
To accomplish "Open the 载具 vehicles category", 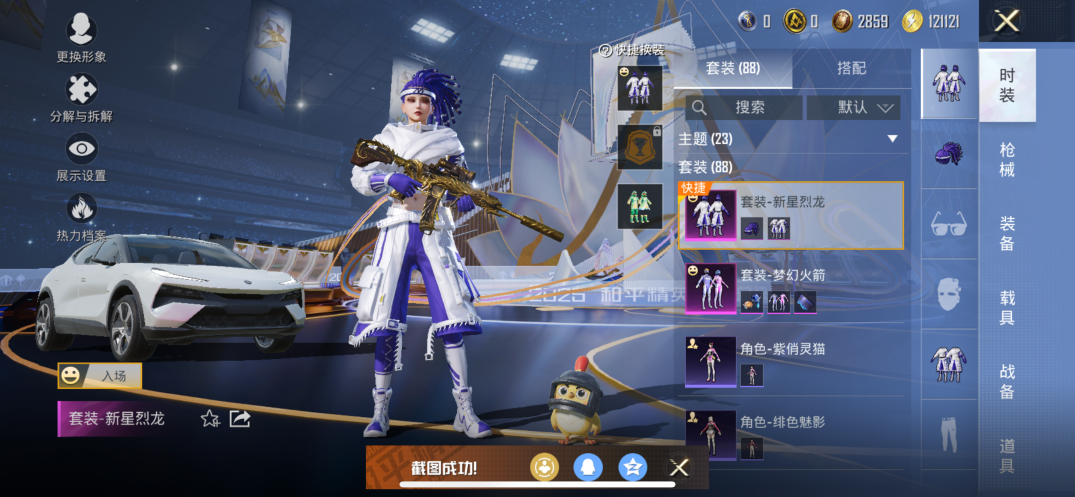I will tap(1006, 307).
